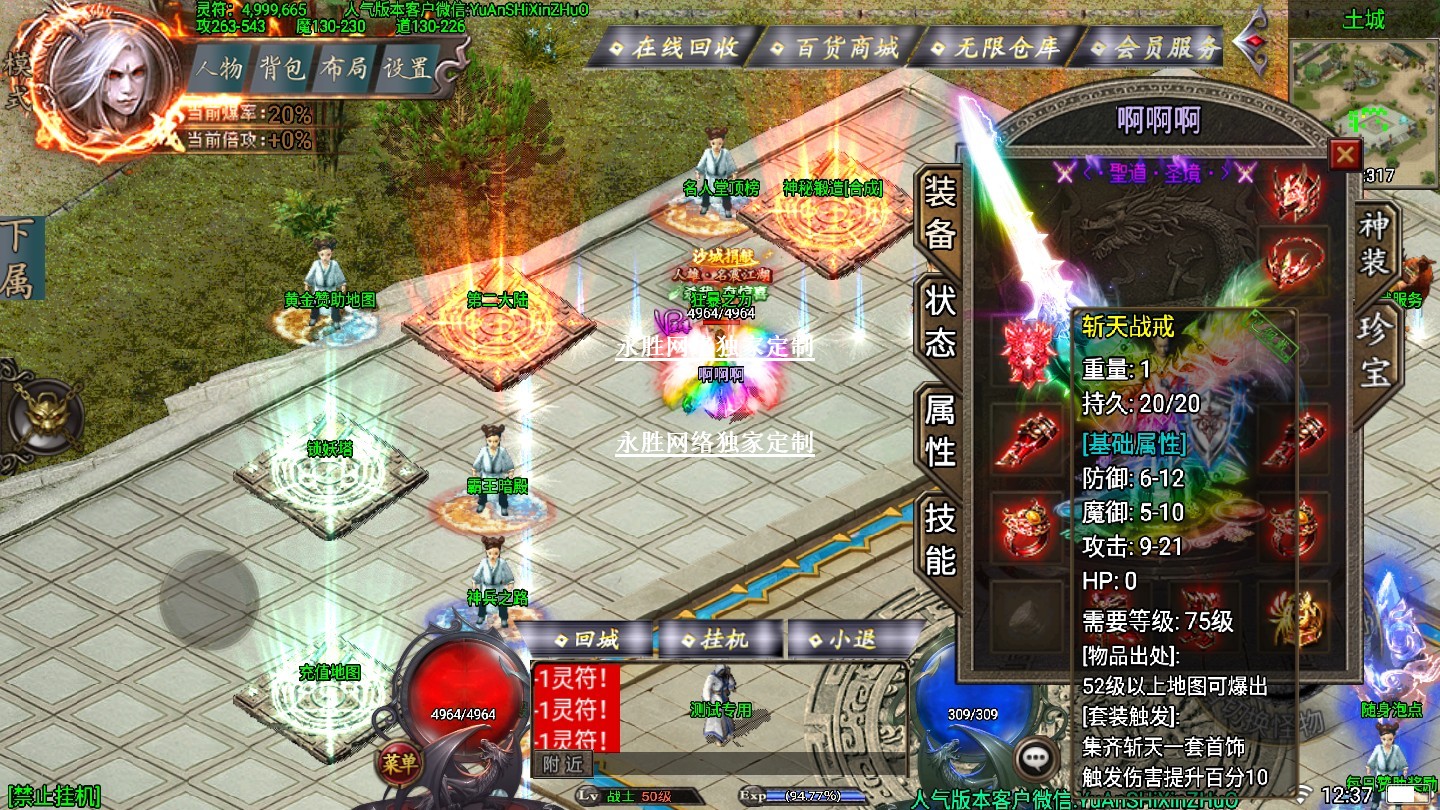1440x810 pixels.
Task: Switch to the 装备 equipment tab
Action: [940, 212]
